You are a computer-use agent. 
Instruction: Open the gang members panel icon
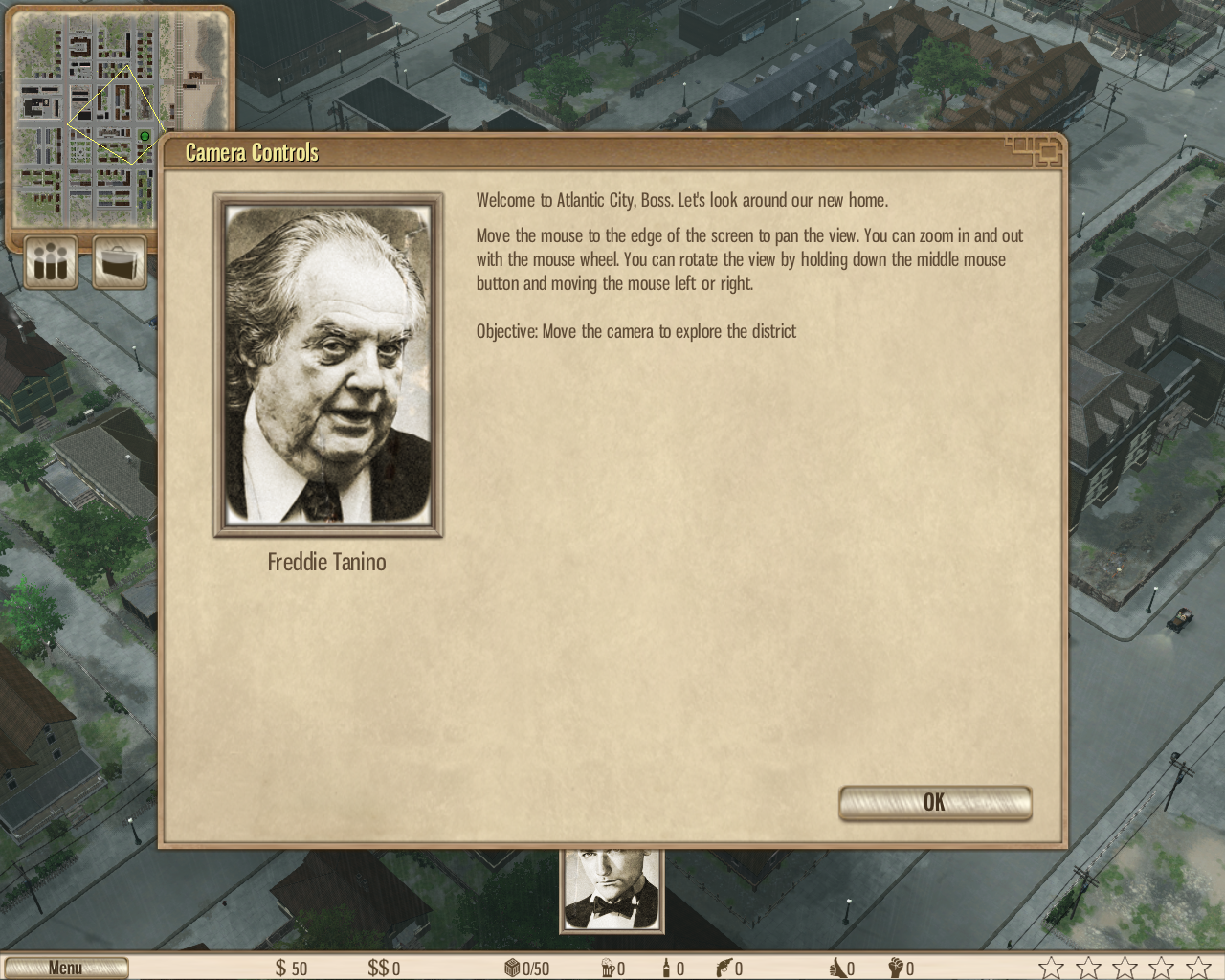point(51,261)
